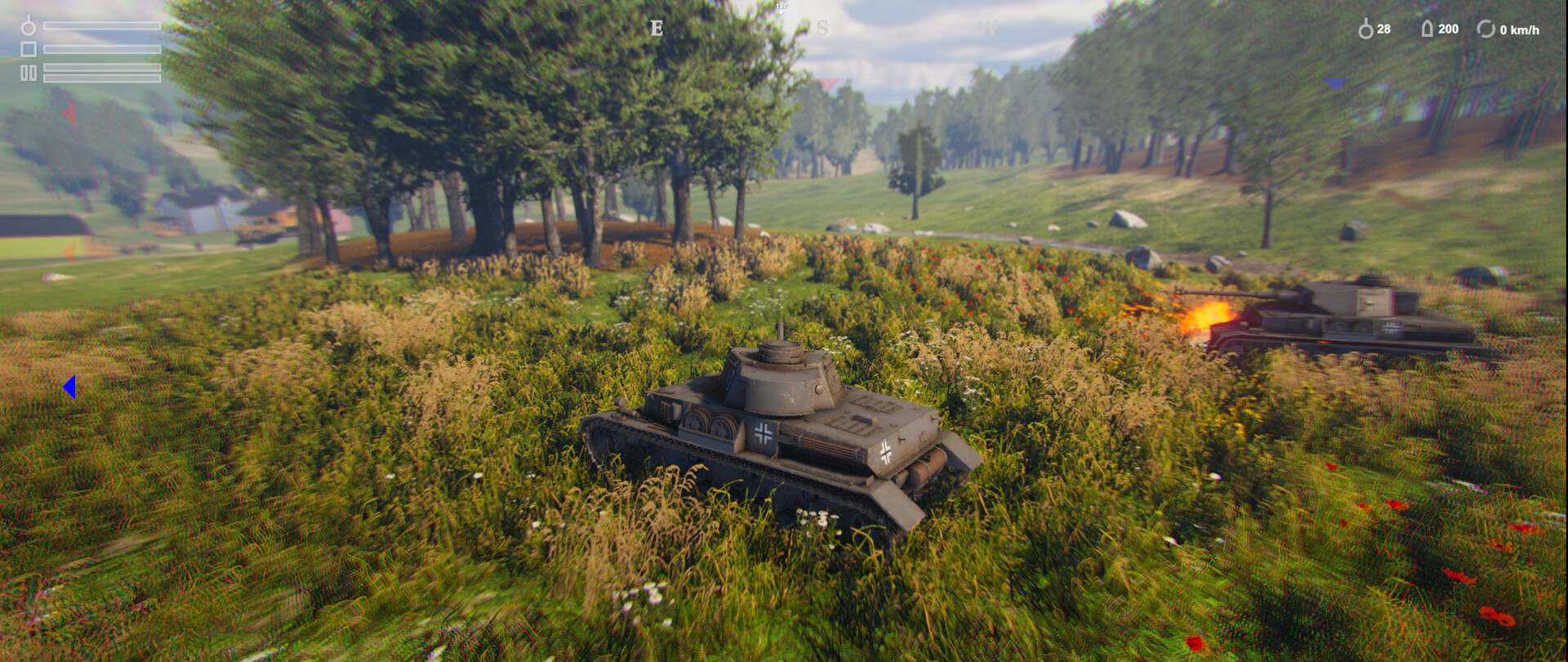The width and height of the screenshot is (1568, 662).
Task: Click the circular speedometer icon near 0 km/h
Action: pos(1488,29)
